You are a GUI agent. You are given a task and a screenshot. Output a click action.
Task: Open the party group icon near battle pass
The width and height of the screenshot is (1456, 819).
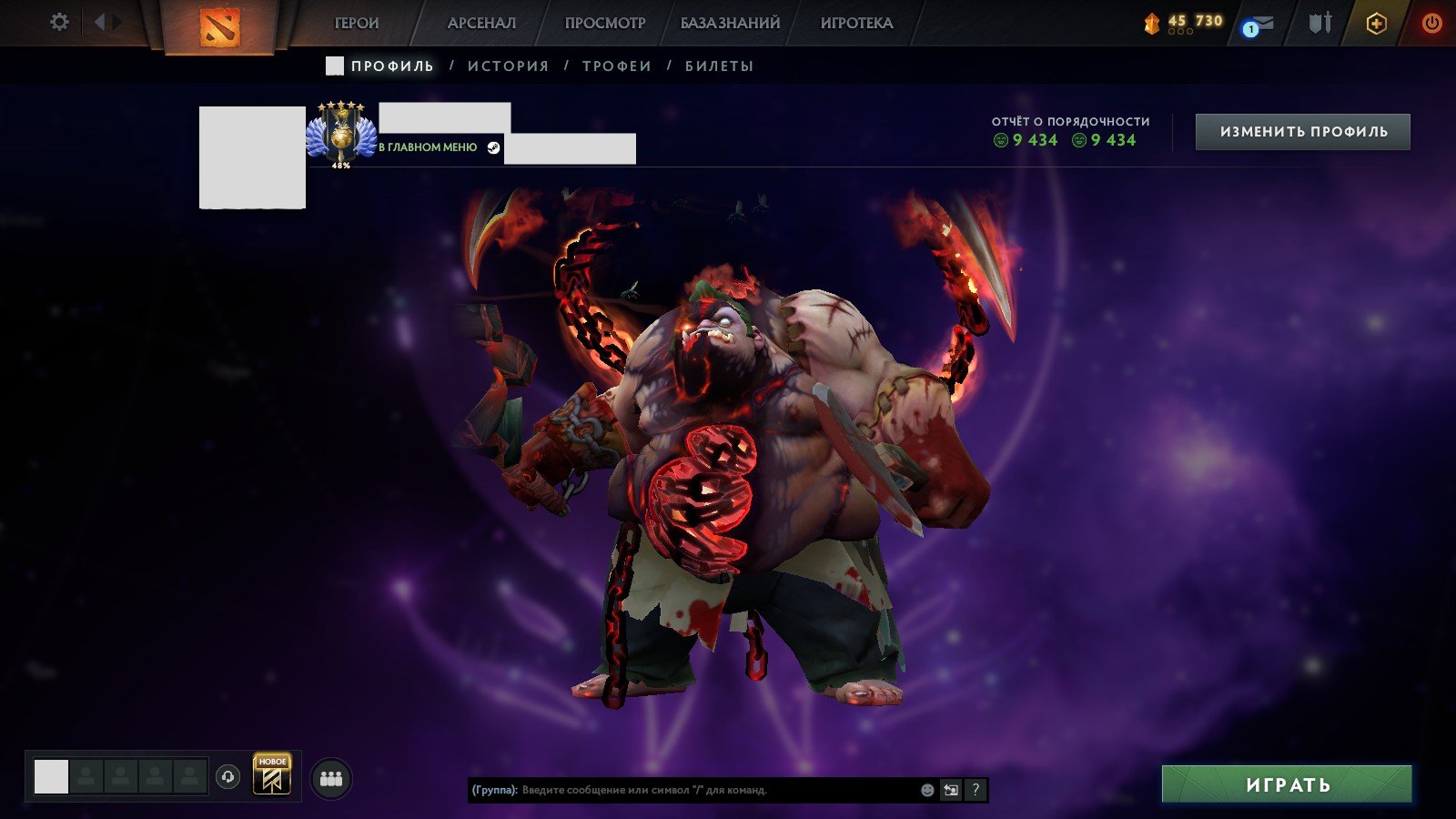pyautogui.click(x=330, y=776)
